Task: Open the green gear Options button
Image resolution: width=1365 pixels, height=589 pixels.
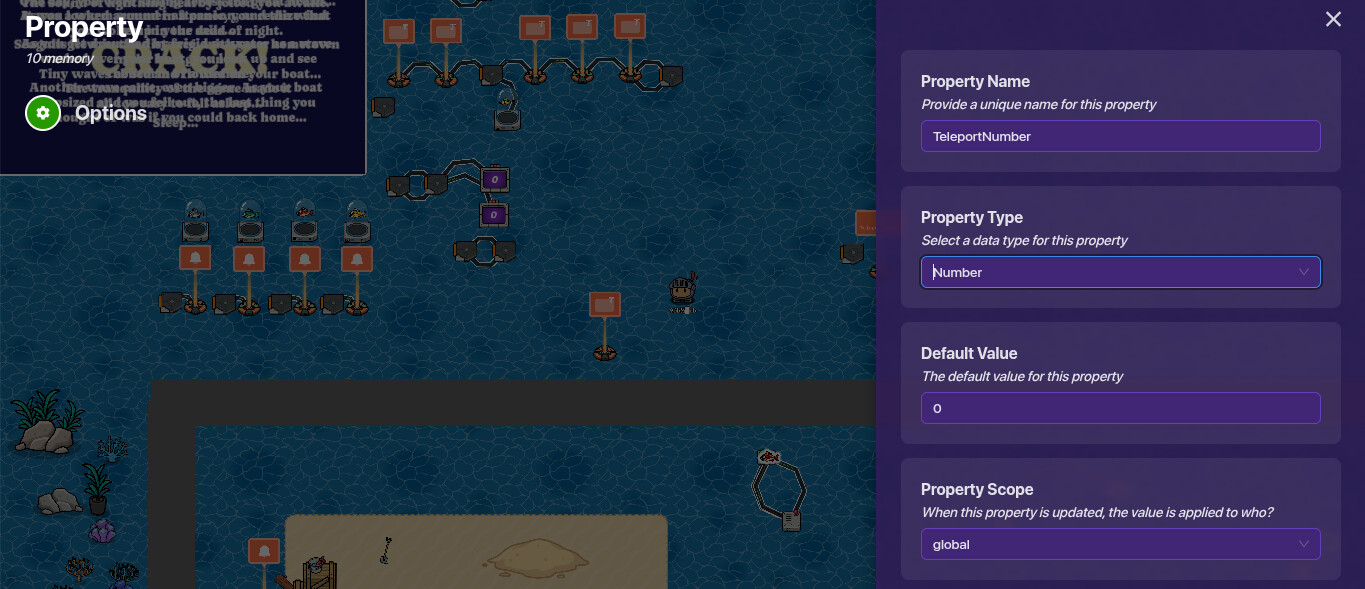Action: pos(43,113)
